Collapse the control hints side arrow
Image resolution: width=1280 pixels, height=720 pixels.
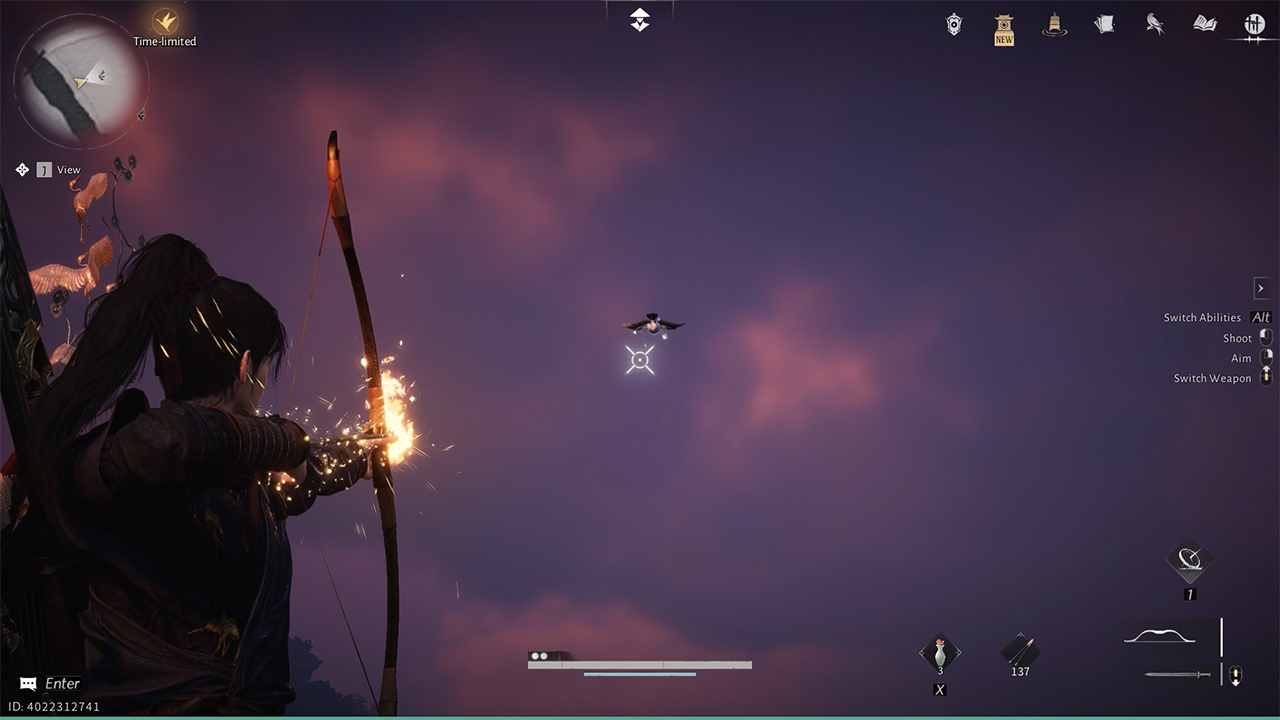pyautogui.click(x=1260, y=288)
